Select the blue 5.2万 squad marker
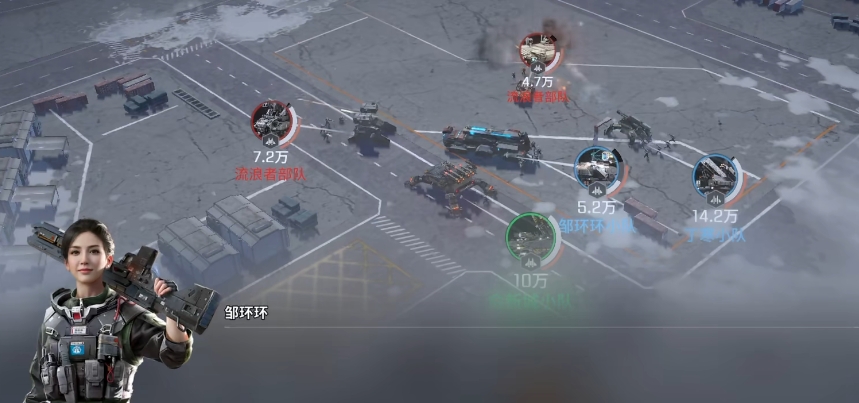The image size is (859, 403). click(598, 168)
